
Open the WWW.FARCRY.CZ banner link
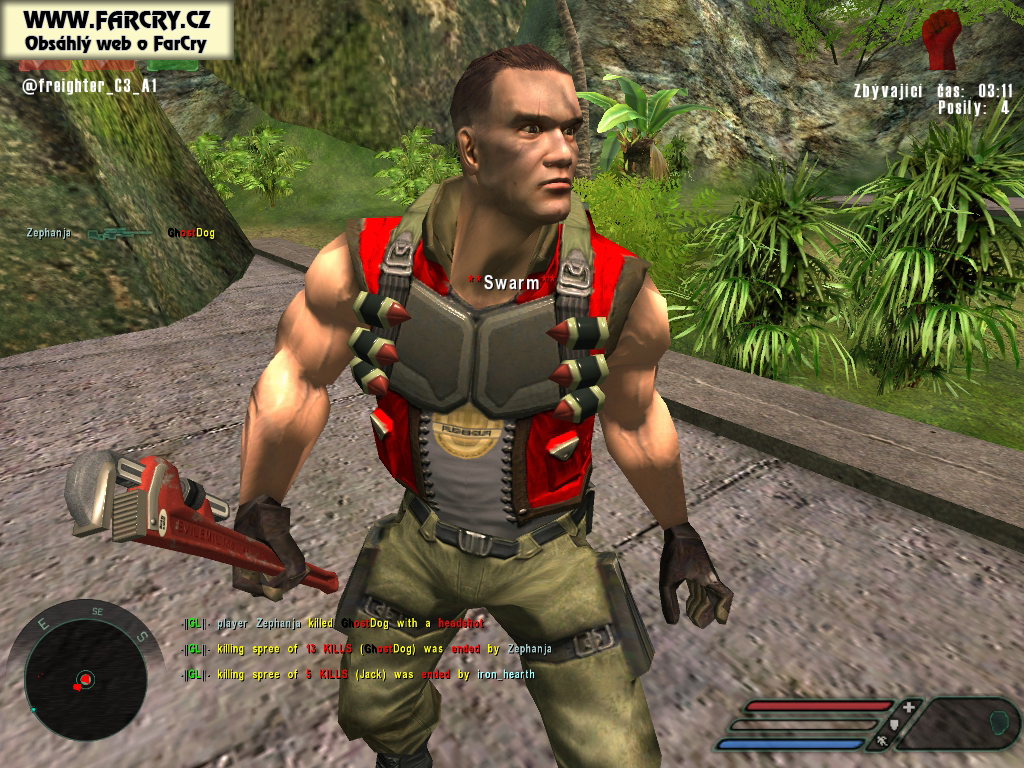pos(117,28)
